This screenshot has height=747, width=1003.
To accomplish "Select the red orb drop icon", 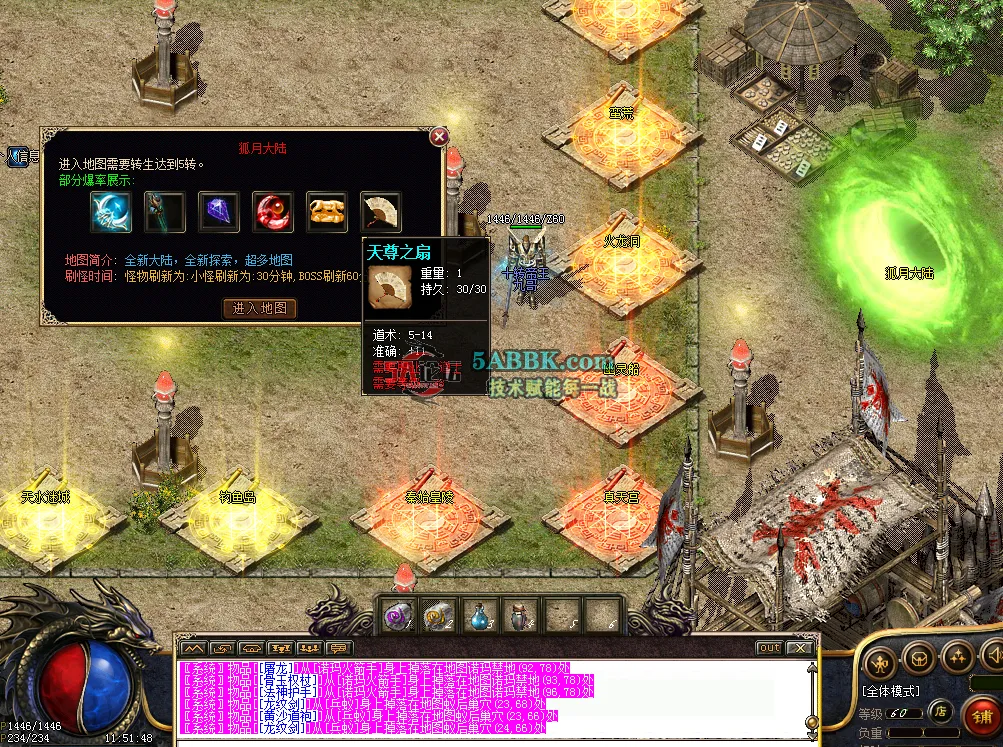I will pos(272,212).
